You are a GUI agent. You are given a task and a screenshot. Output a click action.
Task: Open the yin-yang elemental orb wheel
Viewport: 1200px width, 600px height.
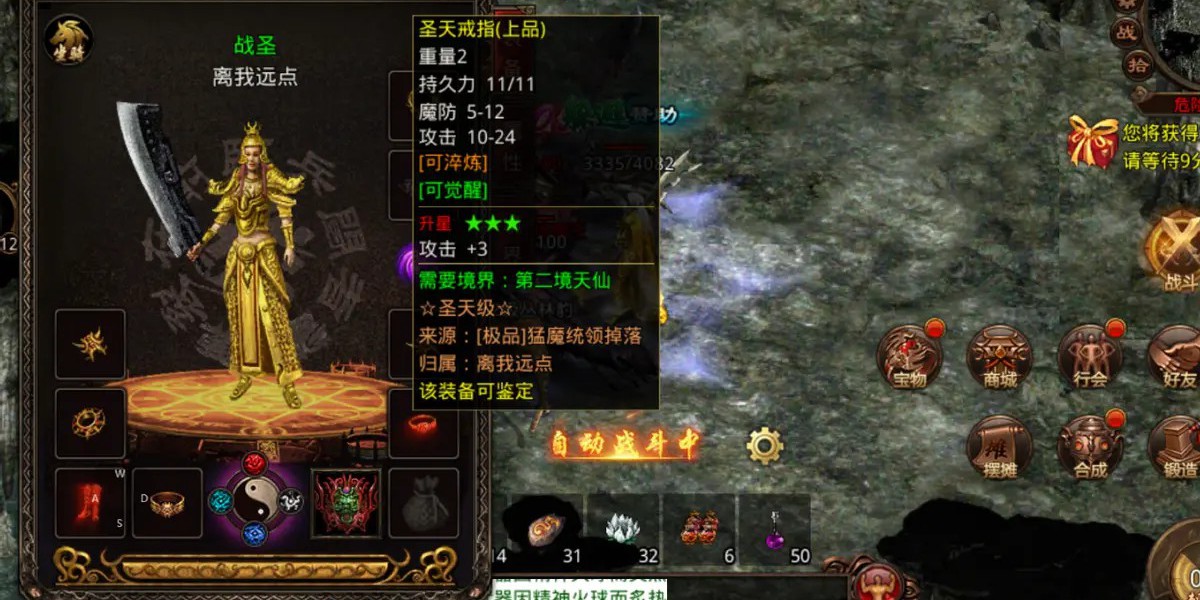coord(258,501)
